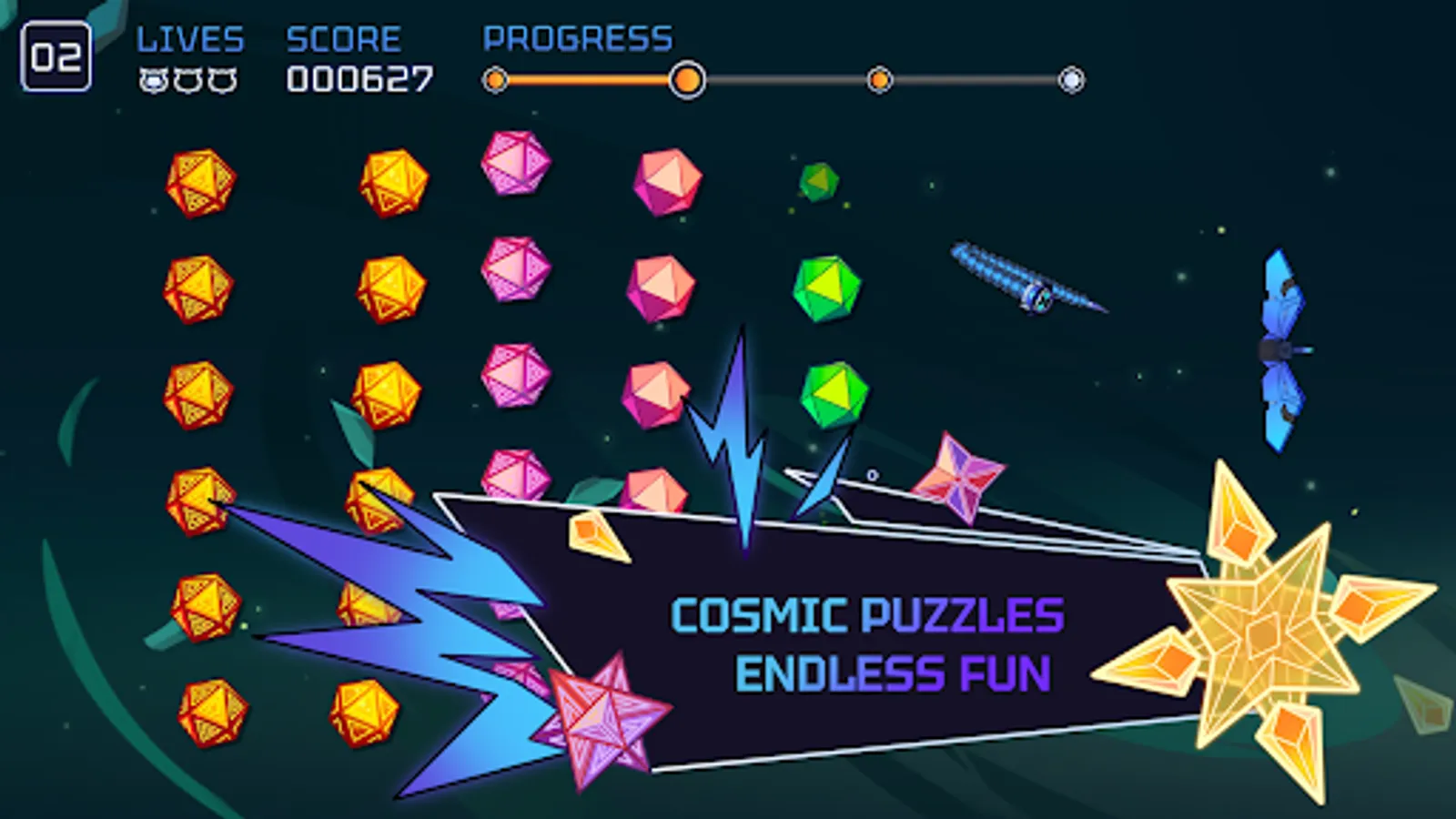1456x819 pixels.
Task: Click the third life icon
Action: coord(223,79)
